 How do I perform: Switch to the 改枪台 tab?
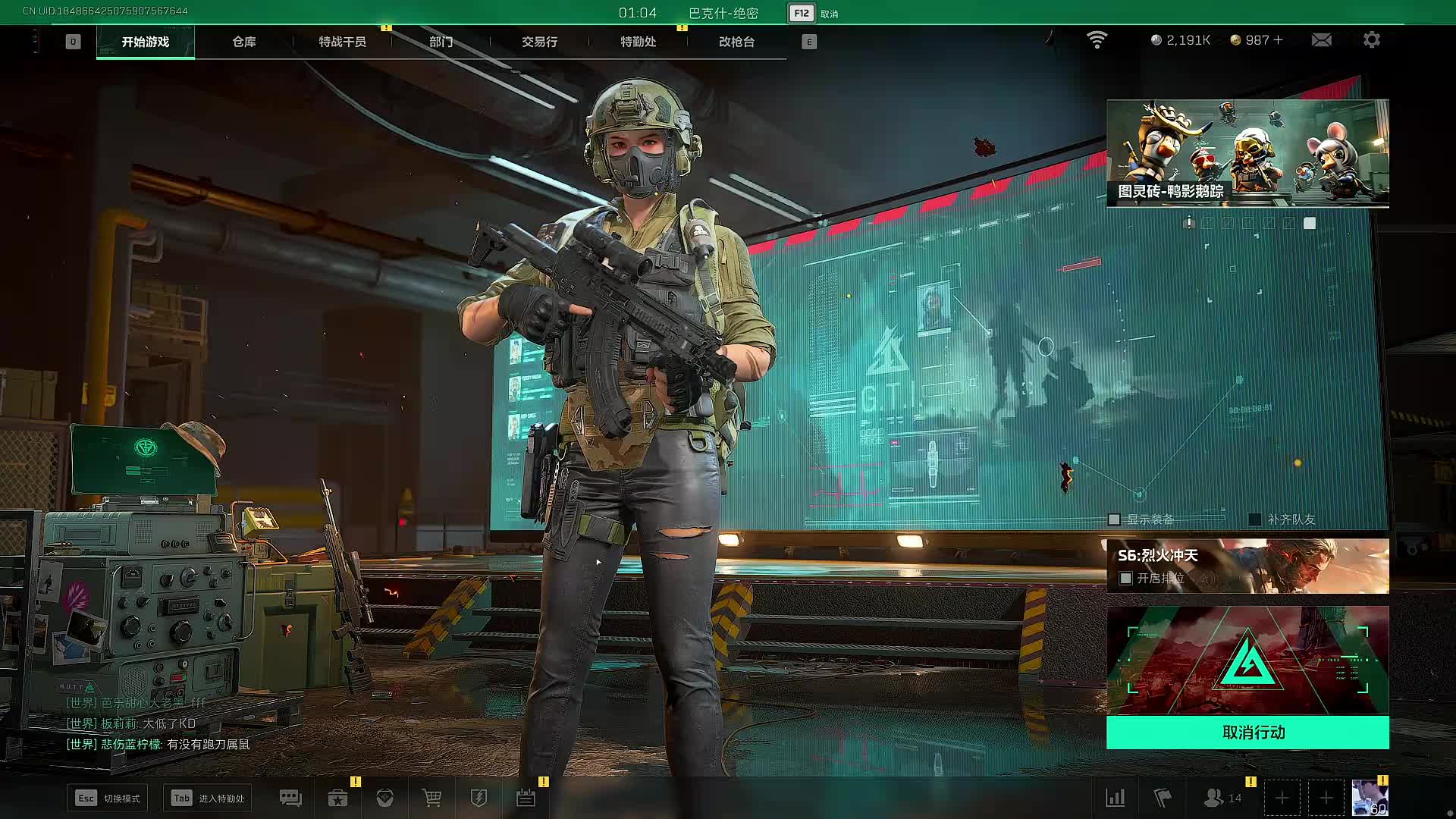[736, 42]
